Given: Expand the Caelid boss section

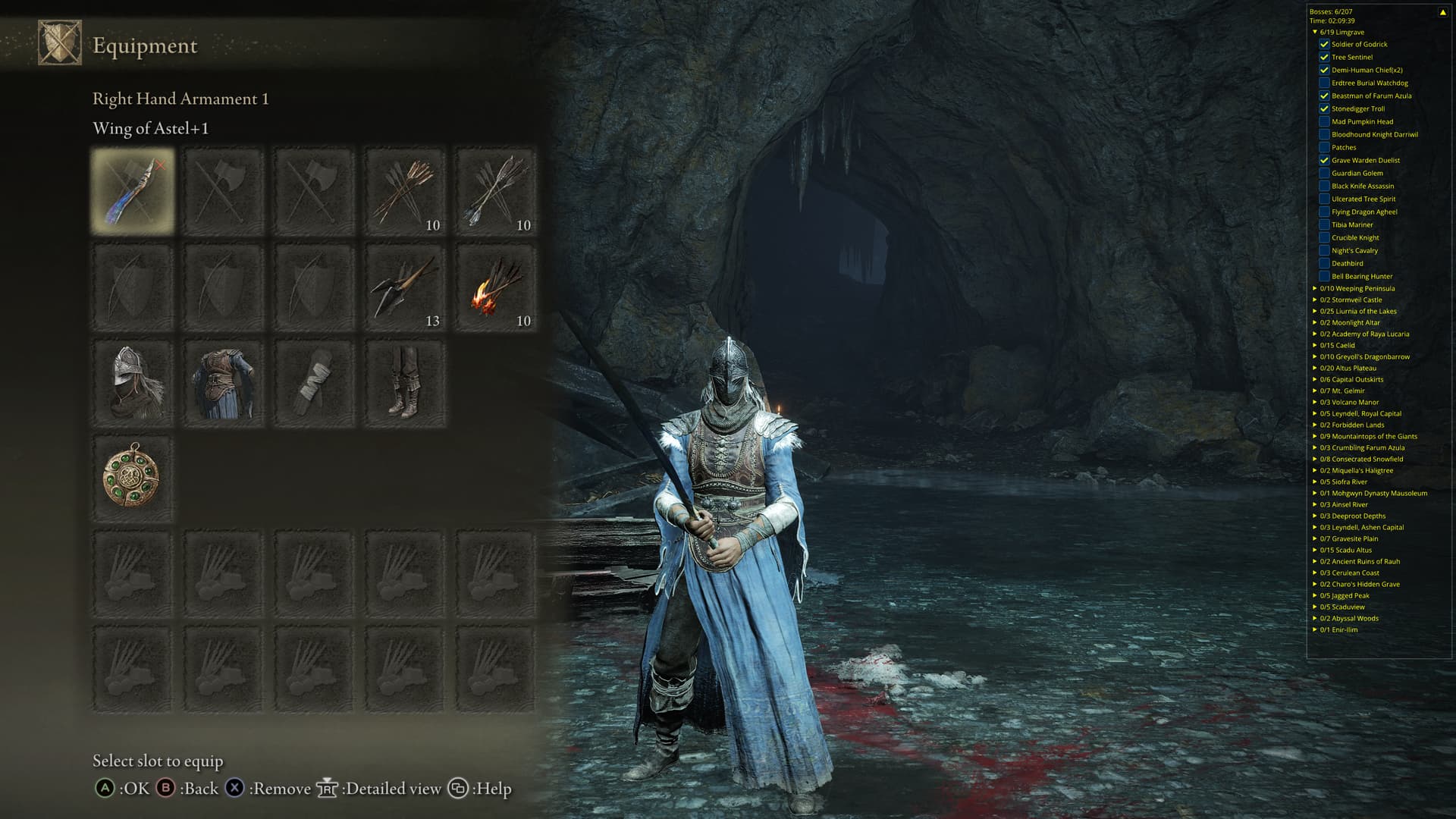Looking at the screenshot, I should click(1315, 345).
